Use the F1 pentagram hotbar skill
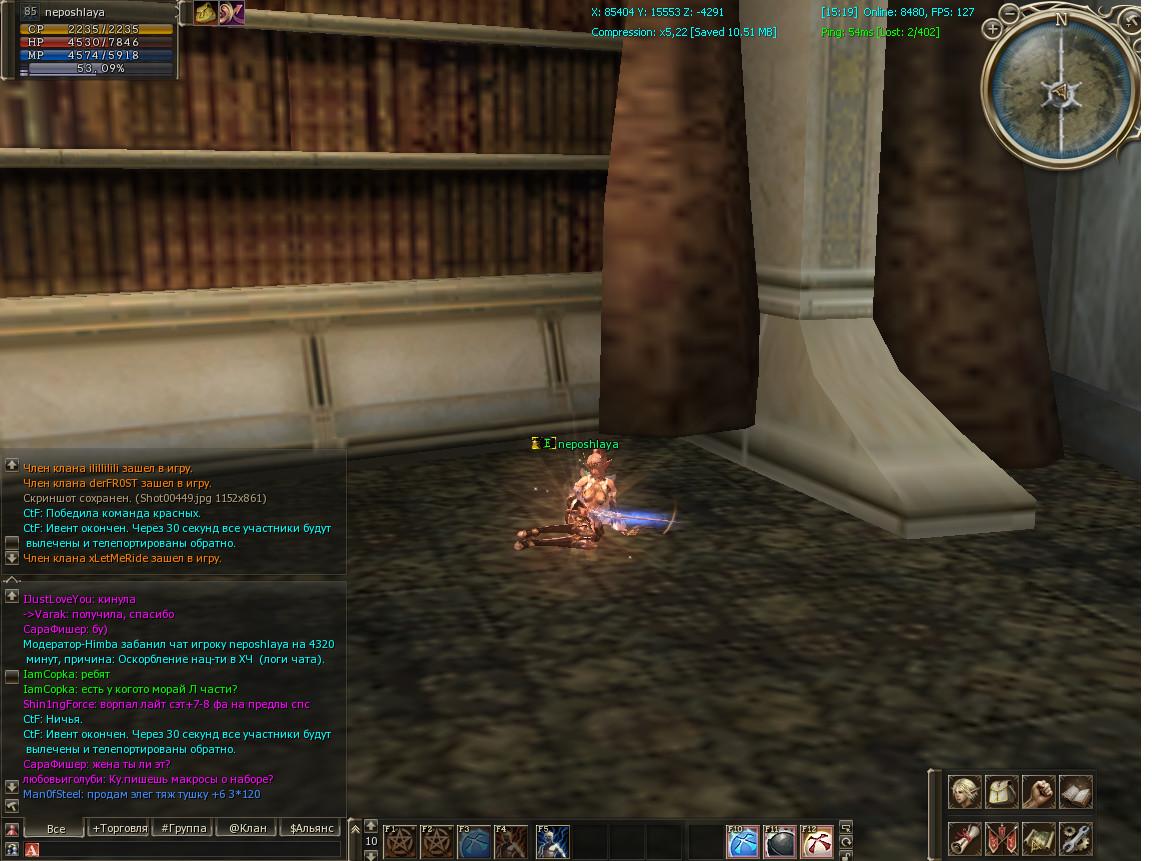1152x861 pixels. coord(401,842)
